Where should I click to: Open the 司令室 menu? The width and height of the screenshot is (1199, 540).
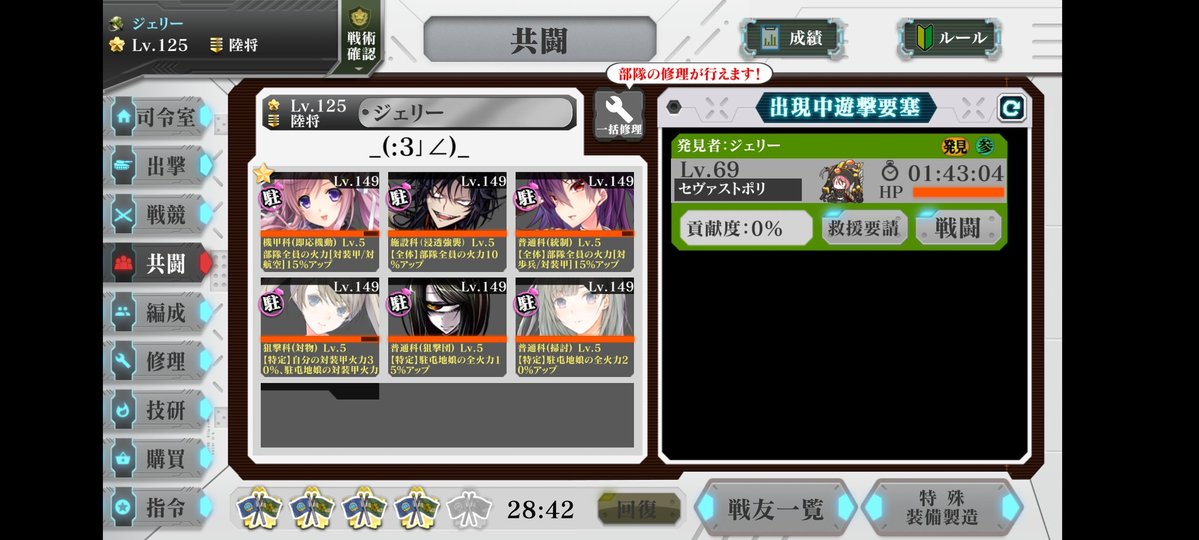tap(160, 117)
